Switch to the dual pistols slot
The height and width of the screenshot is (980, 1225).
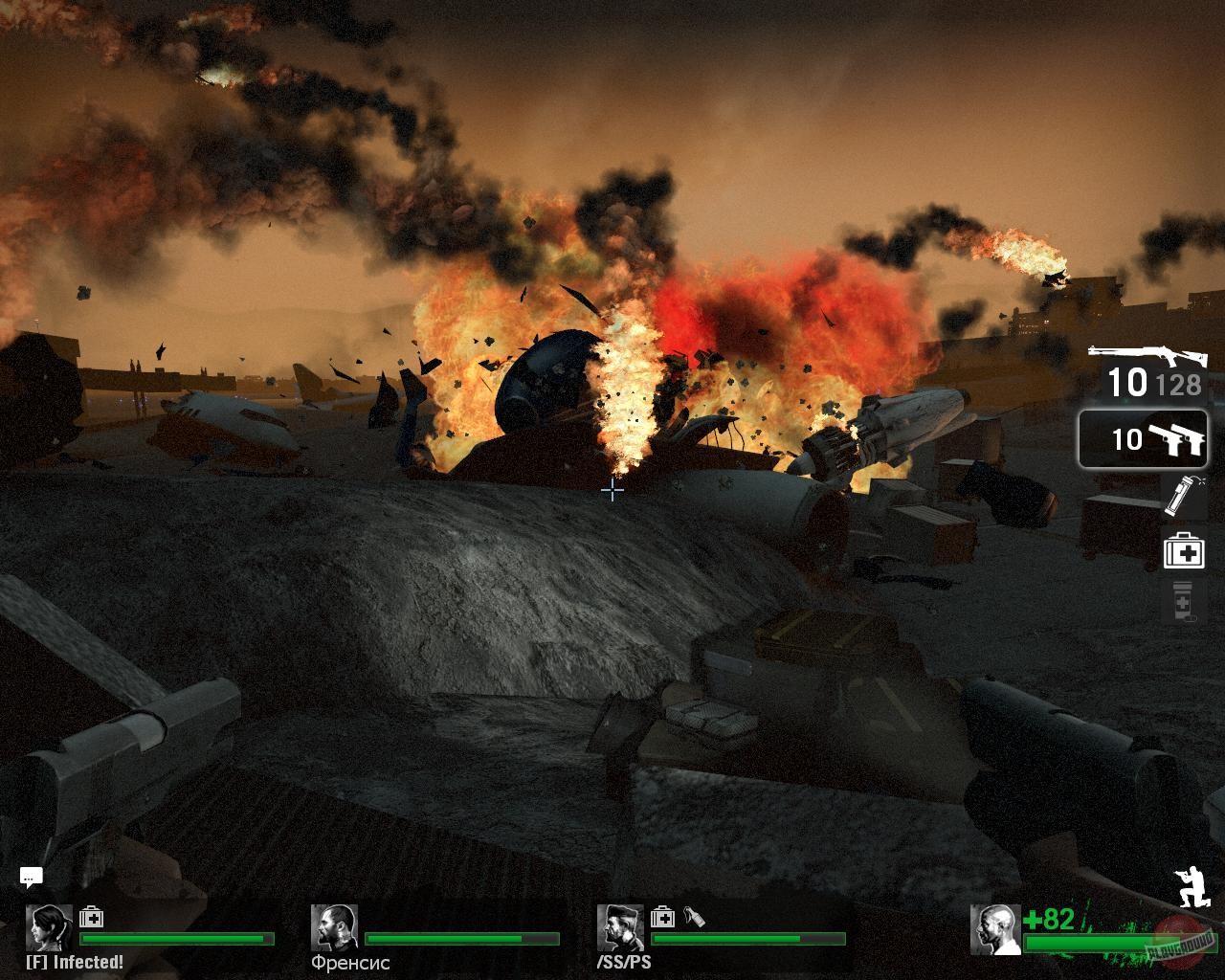coord(1144,435)
